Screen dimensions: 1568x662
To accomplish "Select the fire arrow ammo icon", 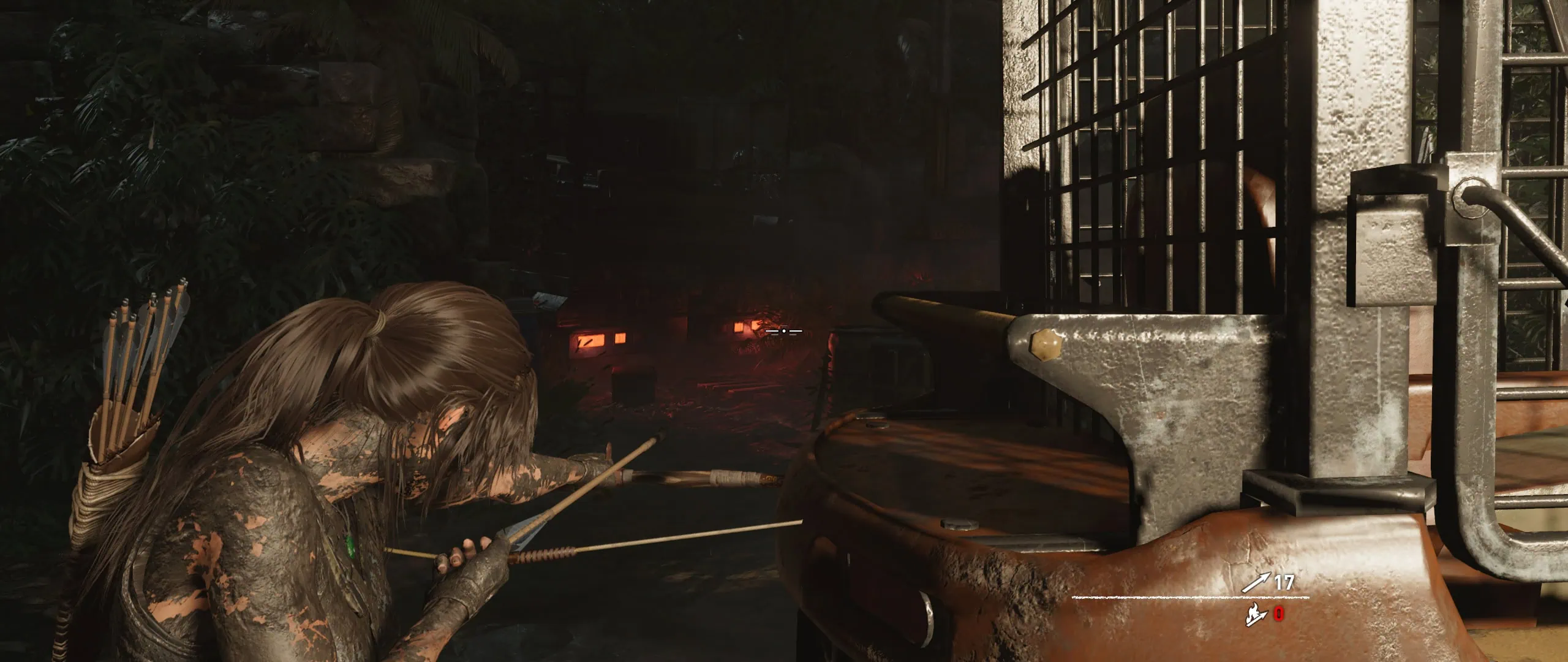I will click(1256, 614).
